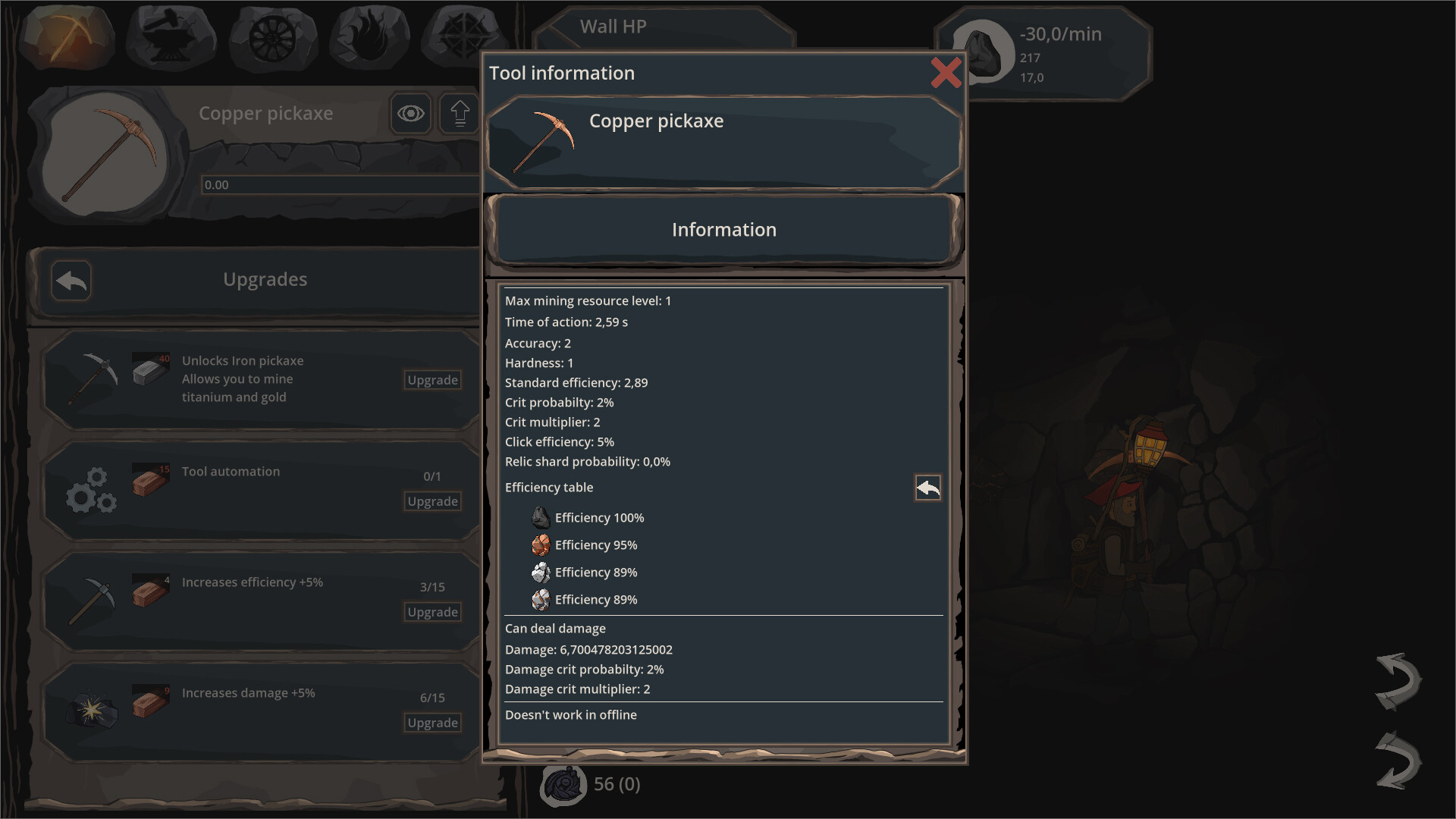1456x819 pixels.
Task: Toggle the undo arrow next to Efficiency table
Action: [927, 488]
